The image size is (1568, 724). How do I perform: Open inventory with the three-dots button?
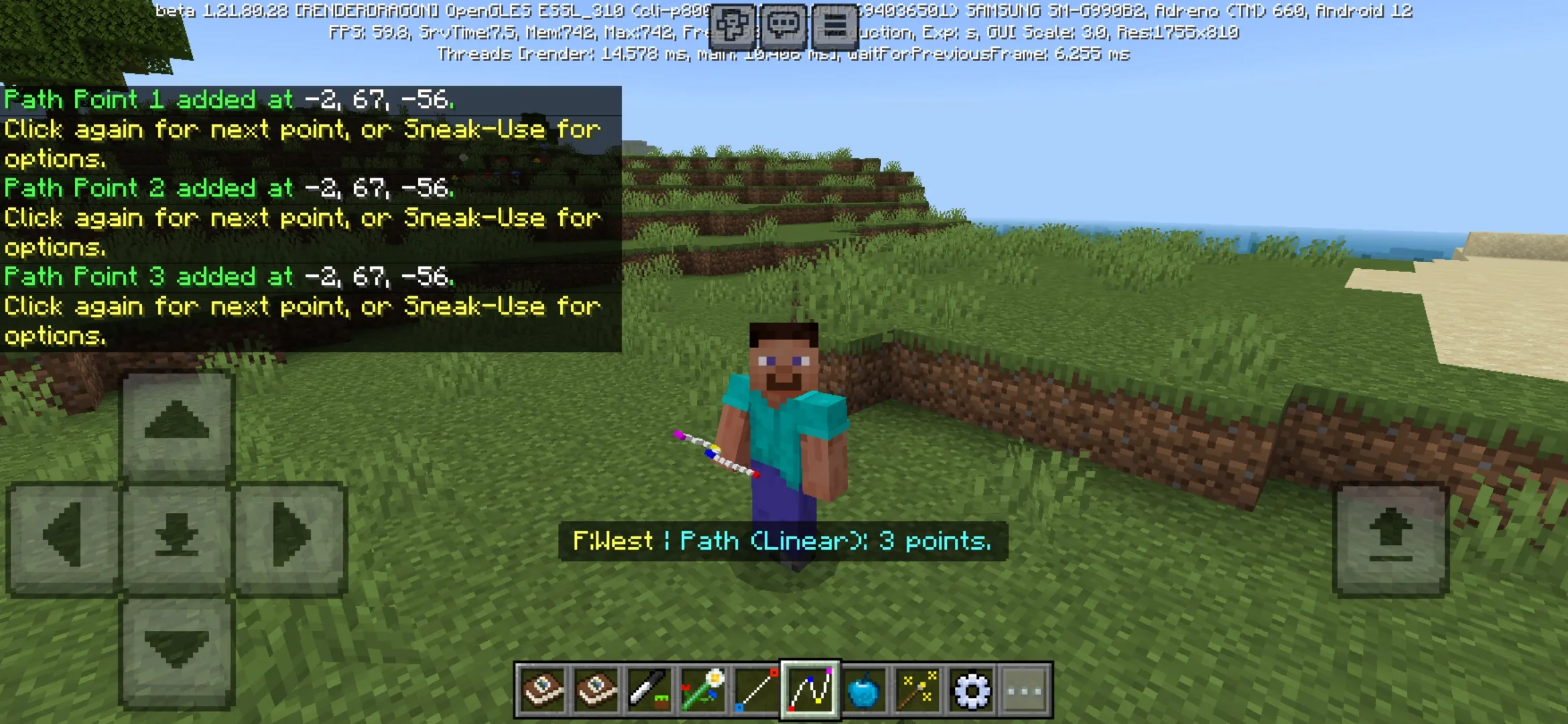tap(1025, 690)
